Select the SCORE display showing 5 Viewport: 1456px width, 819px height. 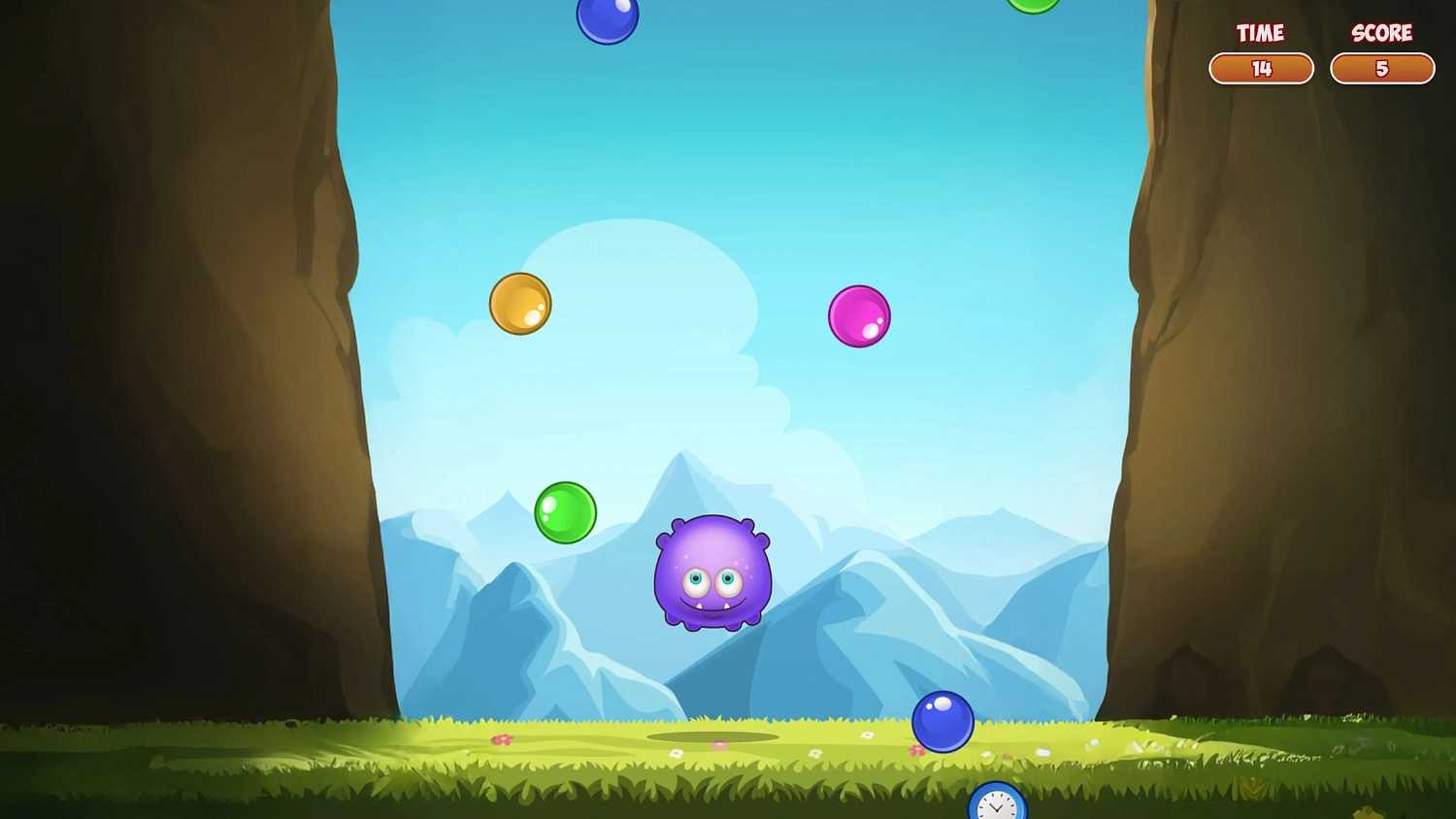pyautogui.click(x=1382, y=69)
